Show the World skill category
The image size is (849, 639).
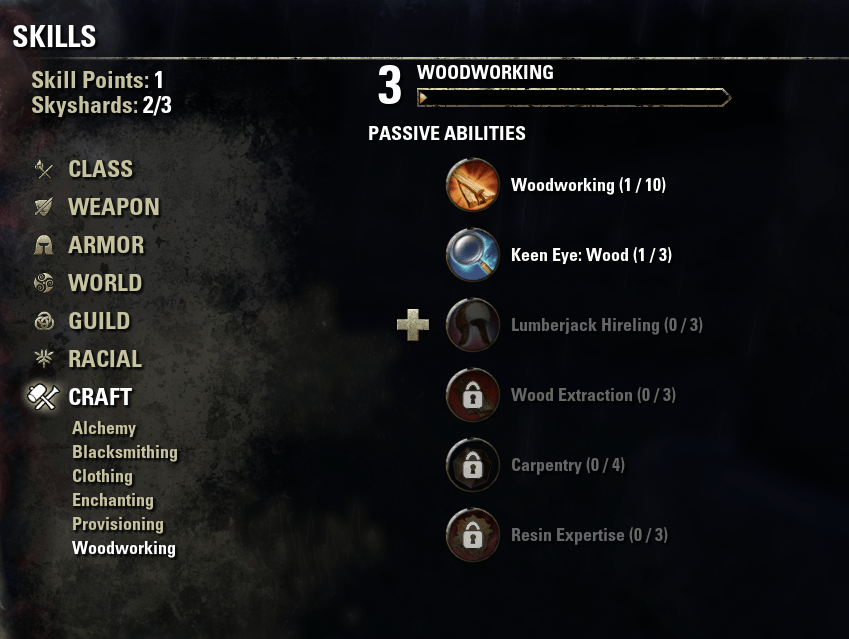[x=104, y=283]
